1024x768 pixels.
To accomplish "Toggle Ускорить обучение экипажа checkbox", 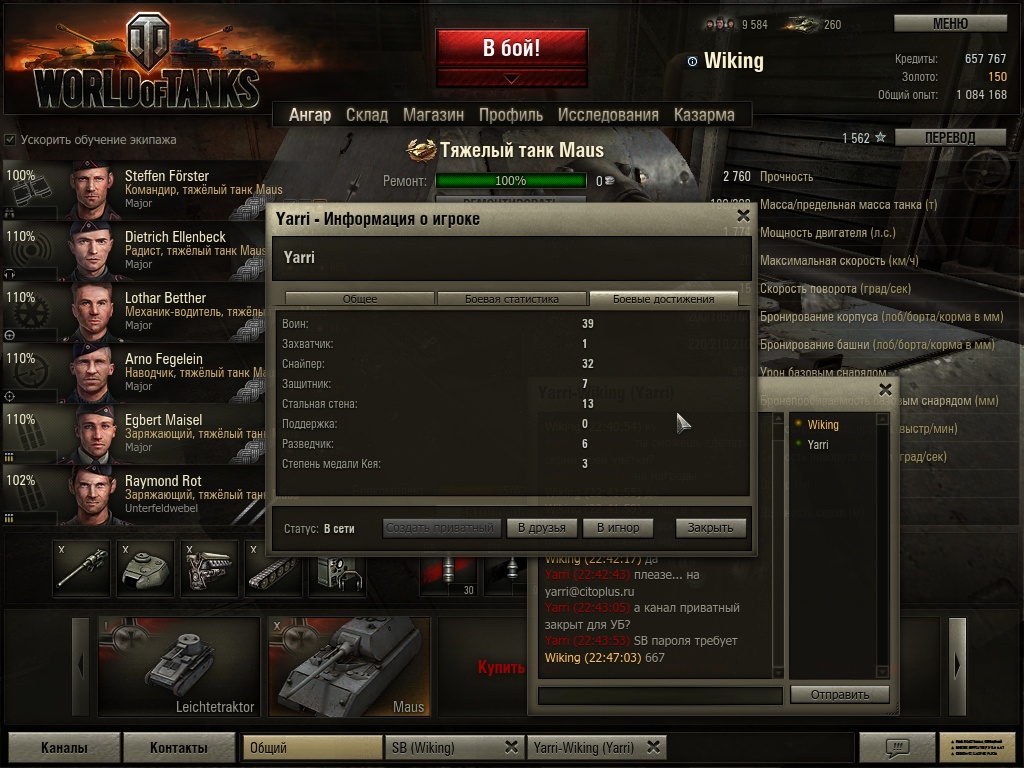I will tap(10, 140).
